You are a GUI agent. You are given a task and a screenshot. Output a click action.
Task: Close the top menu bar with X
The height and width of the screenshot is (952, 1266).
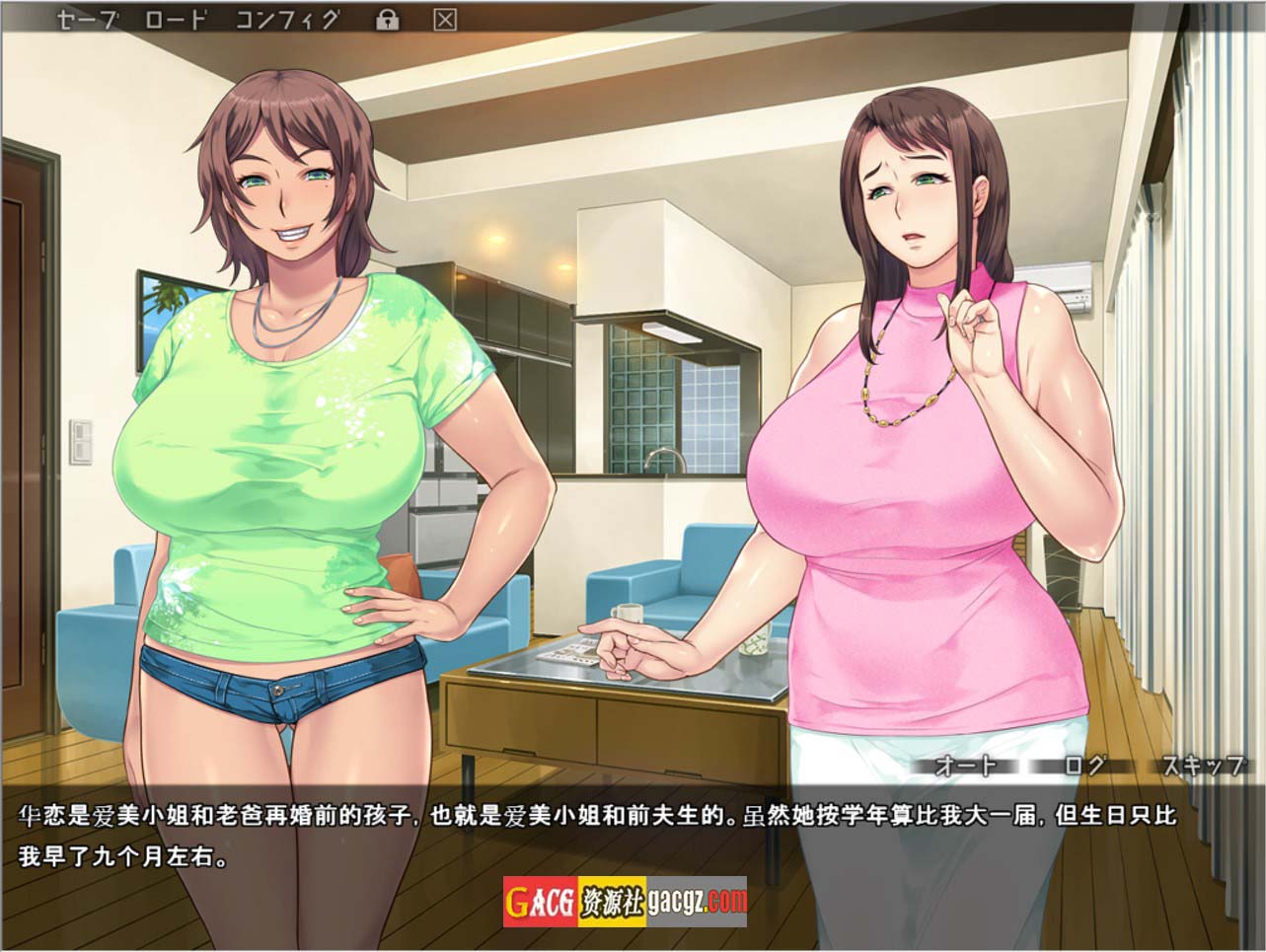[x=446, y=20]
